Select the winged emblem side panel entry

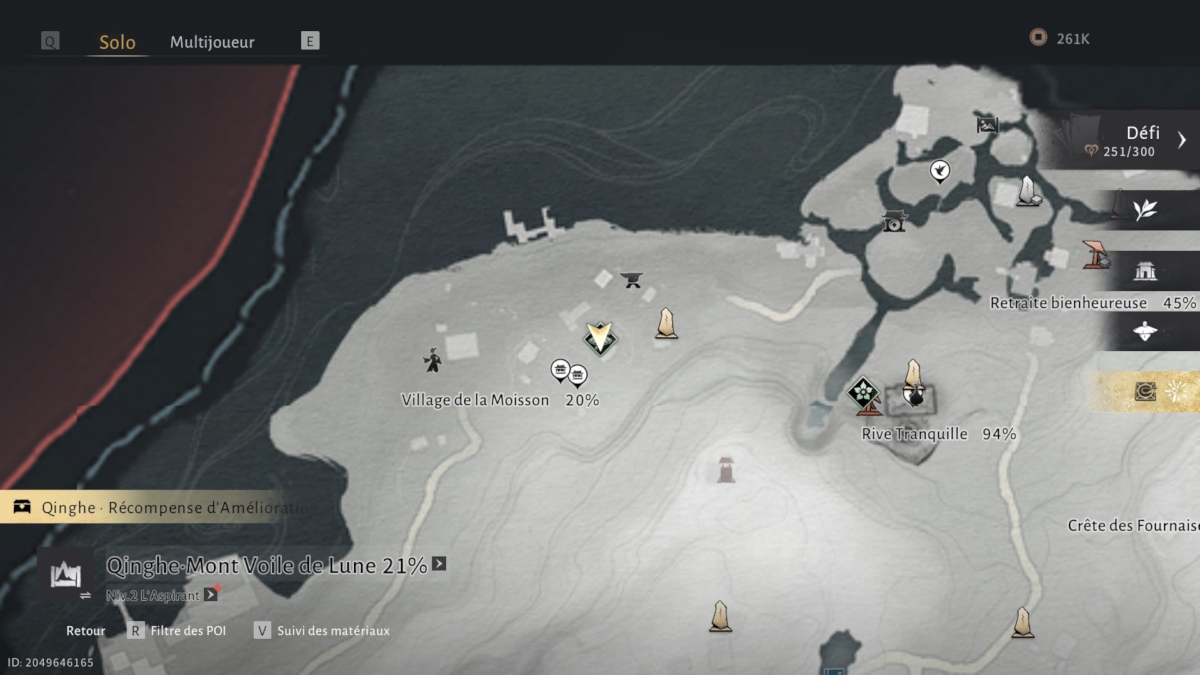coord(1145,331)
